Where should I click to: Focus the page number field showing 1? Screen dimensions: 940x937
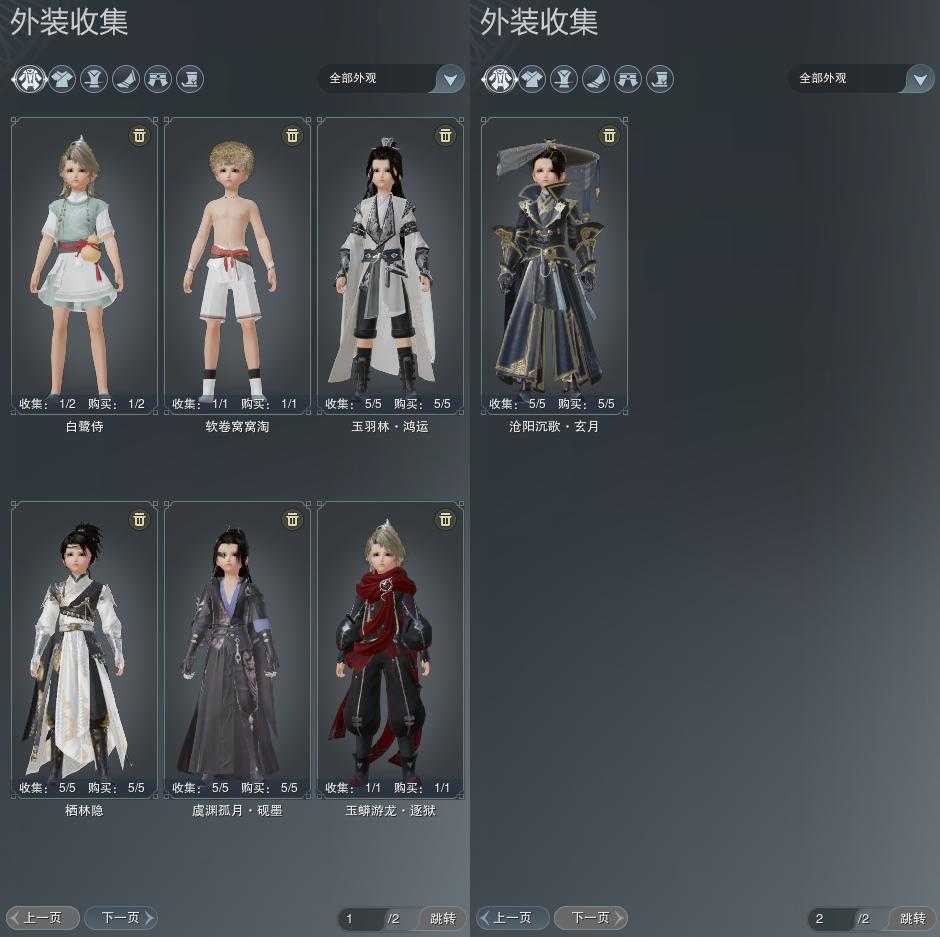click(360, 919)
